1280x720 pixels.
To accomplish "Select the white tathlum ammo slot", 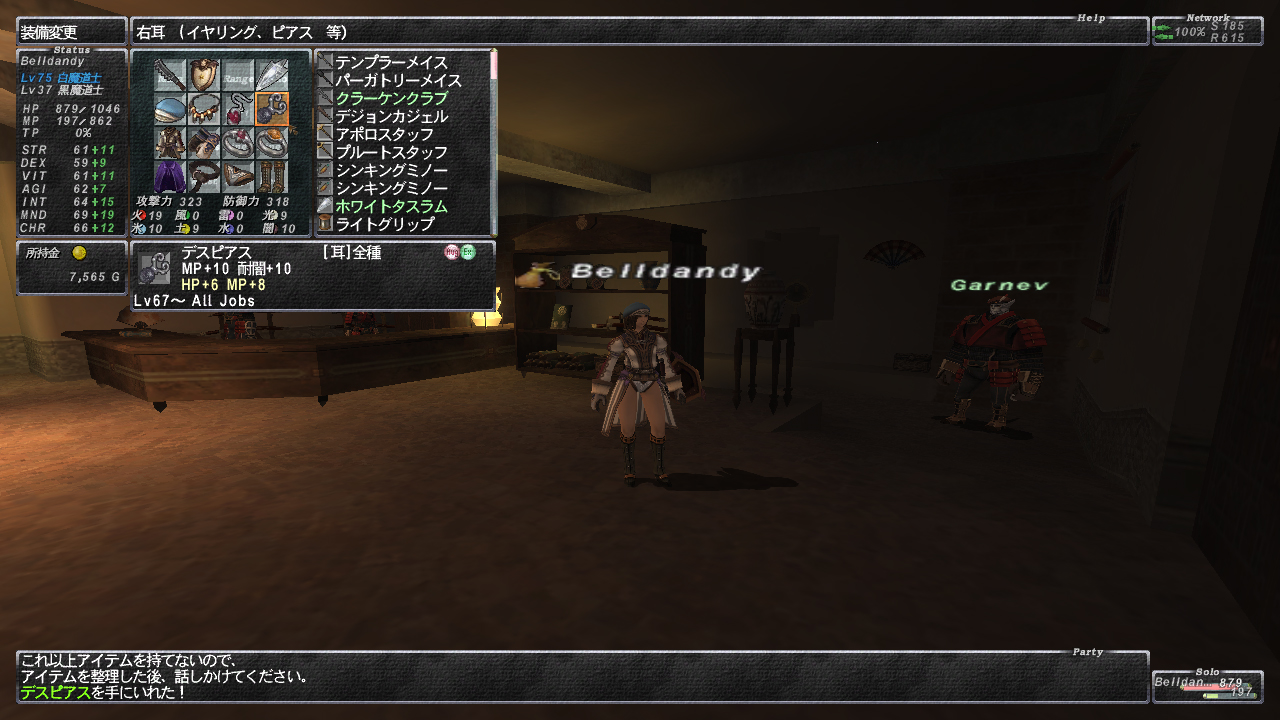I will [x=272, y=75].
